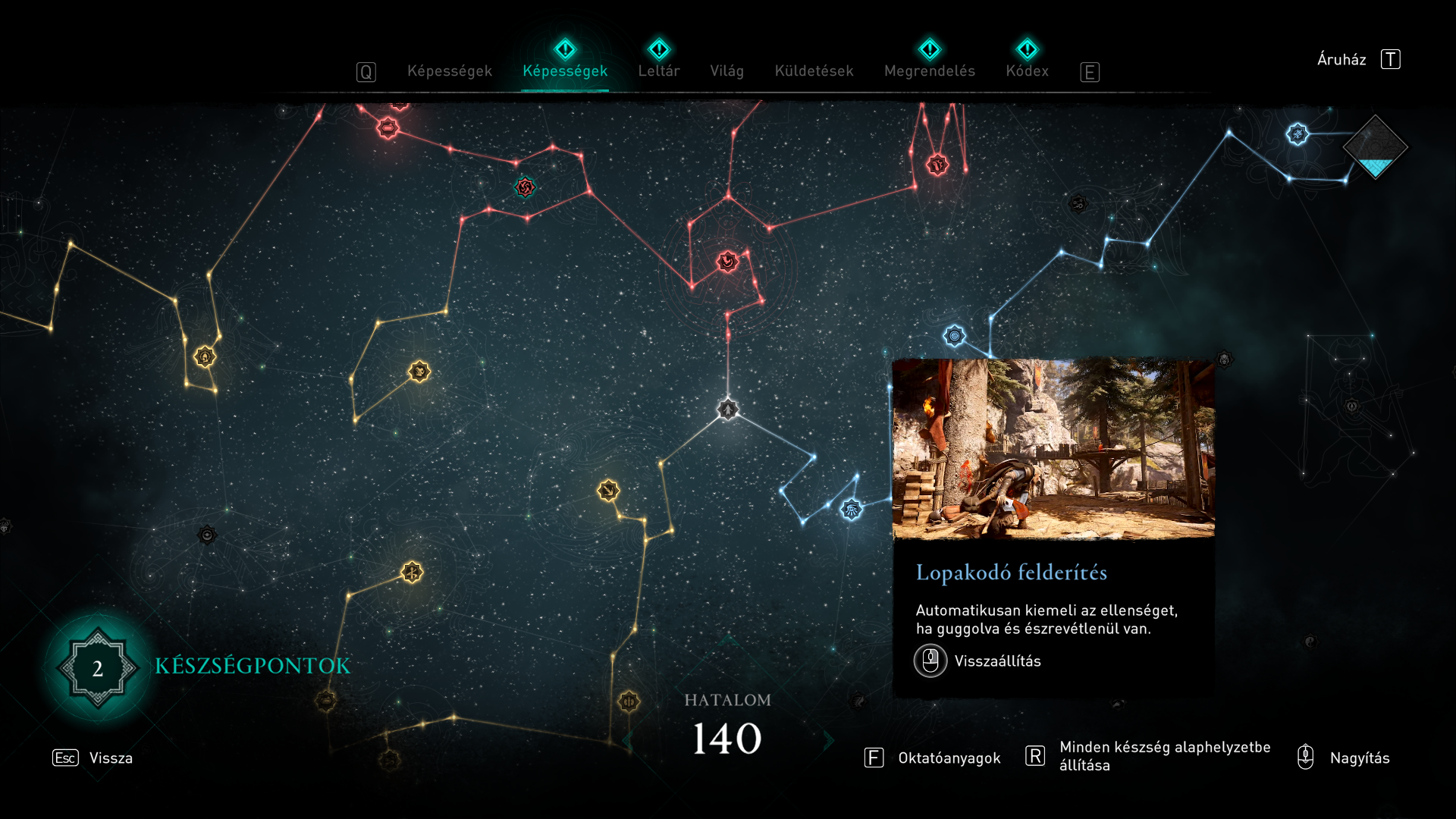Open the Leltár inventory tab
1456x819 pixels.
click(x=658, y=71)
